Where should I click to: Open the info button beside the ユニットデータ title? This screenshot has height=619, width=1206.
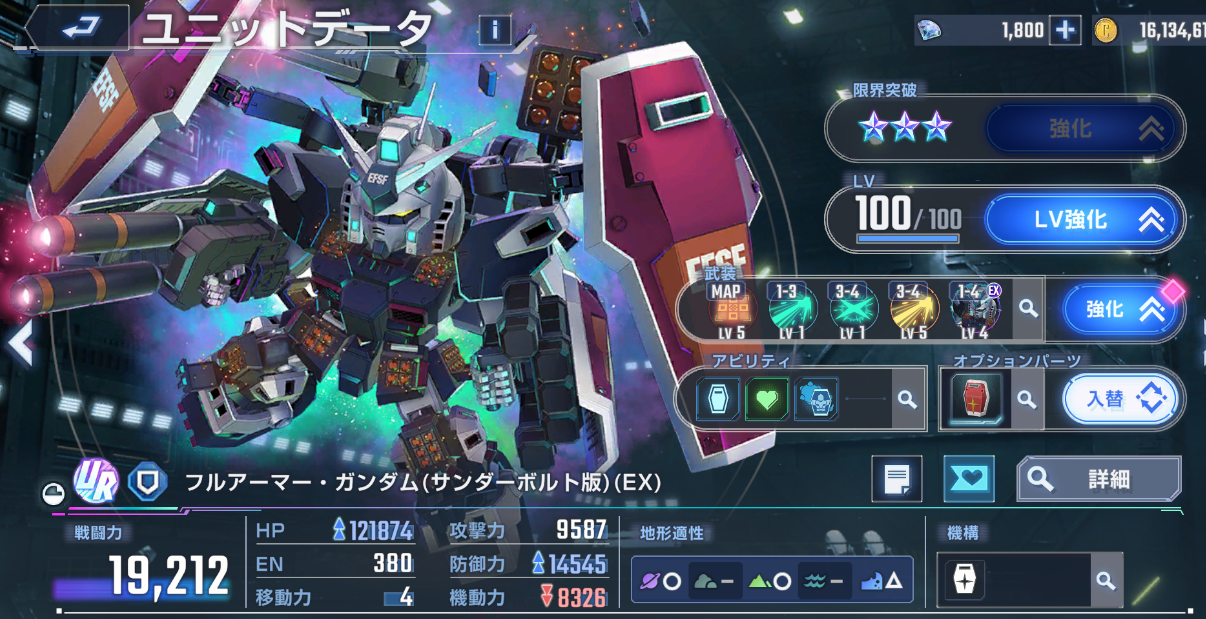point(494,30)
